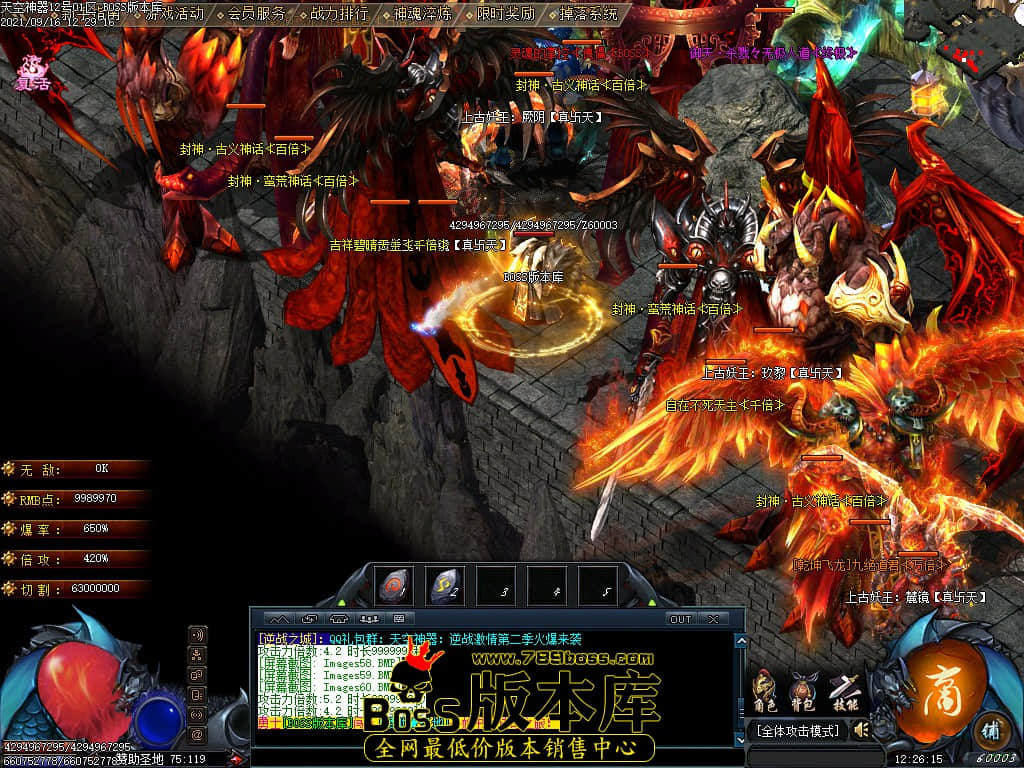Open the 角色 character sheet
The width and height of the screenshot is (1024, 768).
pos(765,690)
